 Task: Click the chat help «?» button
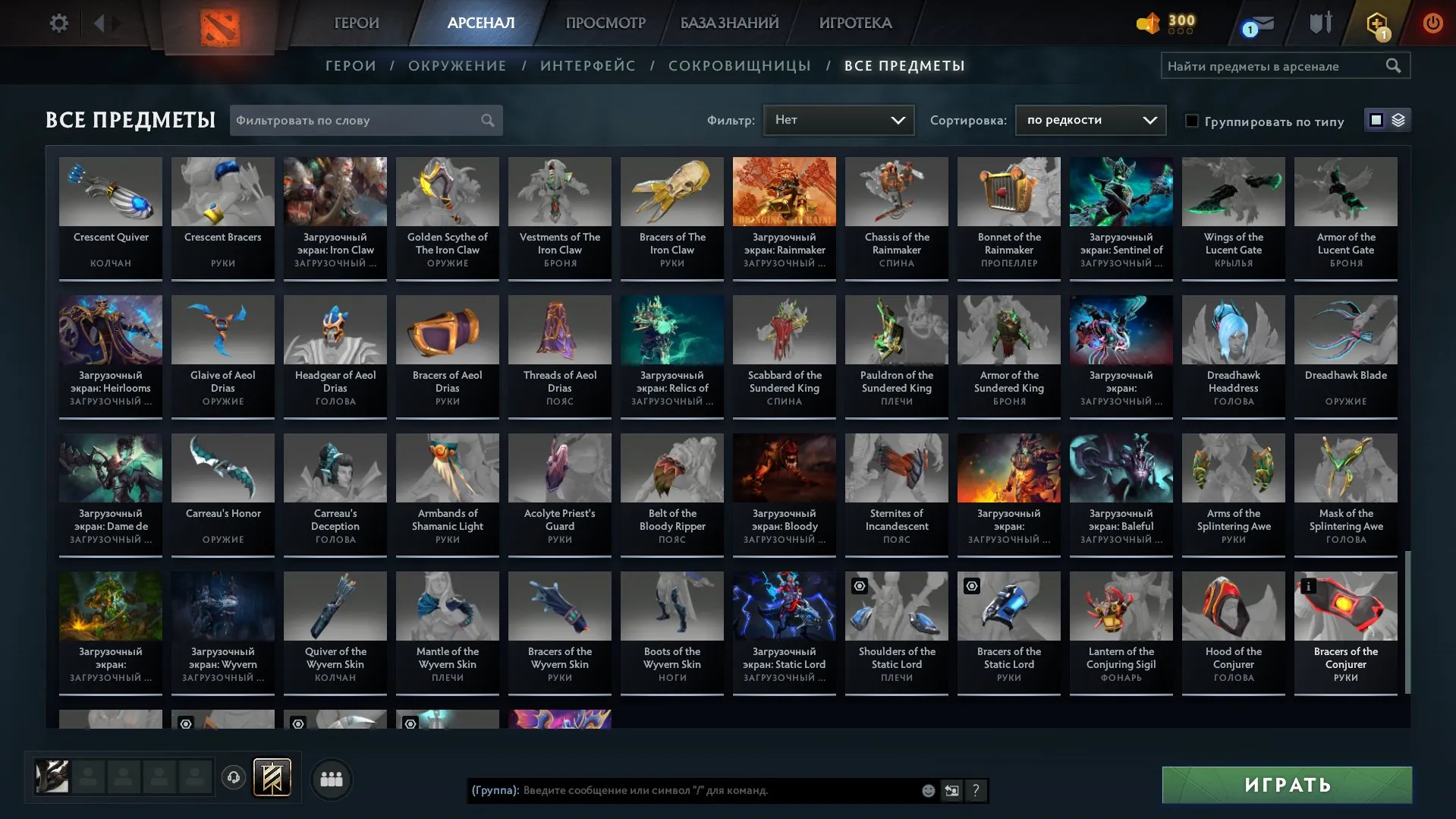point(976,791)
